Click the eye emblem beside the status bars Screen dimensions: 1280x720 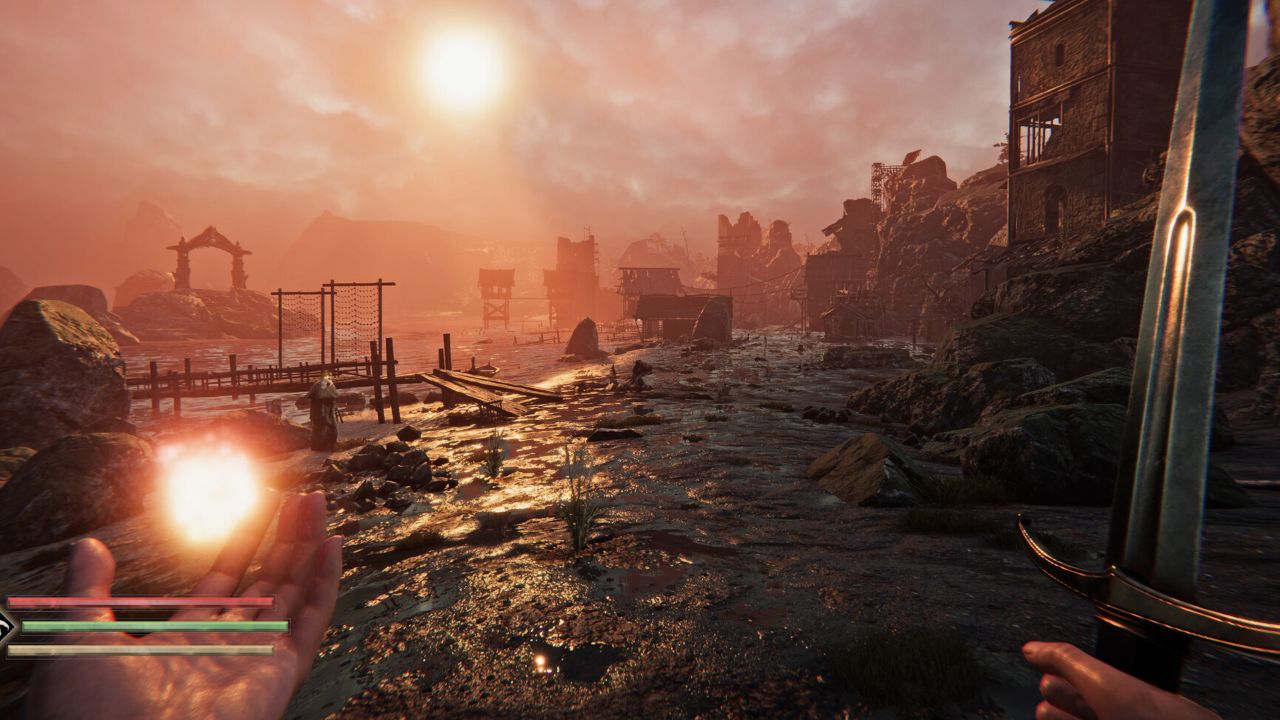click(8, 627)
